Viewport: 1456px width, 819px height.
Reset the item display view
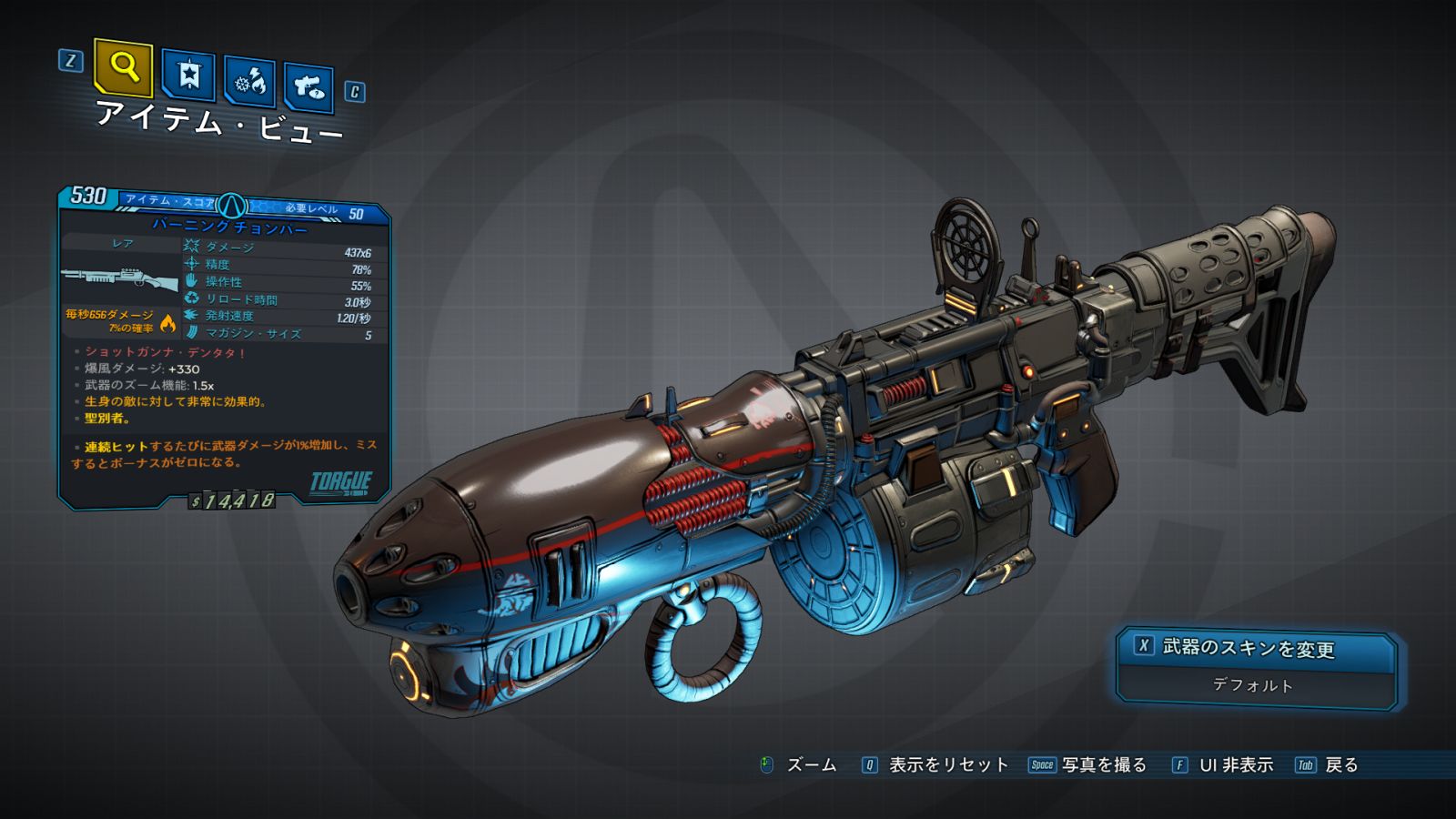936,765
